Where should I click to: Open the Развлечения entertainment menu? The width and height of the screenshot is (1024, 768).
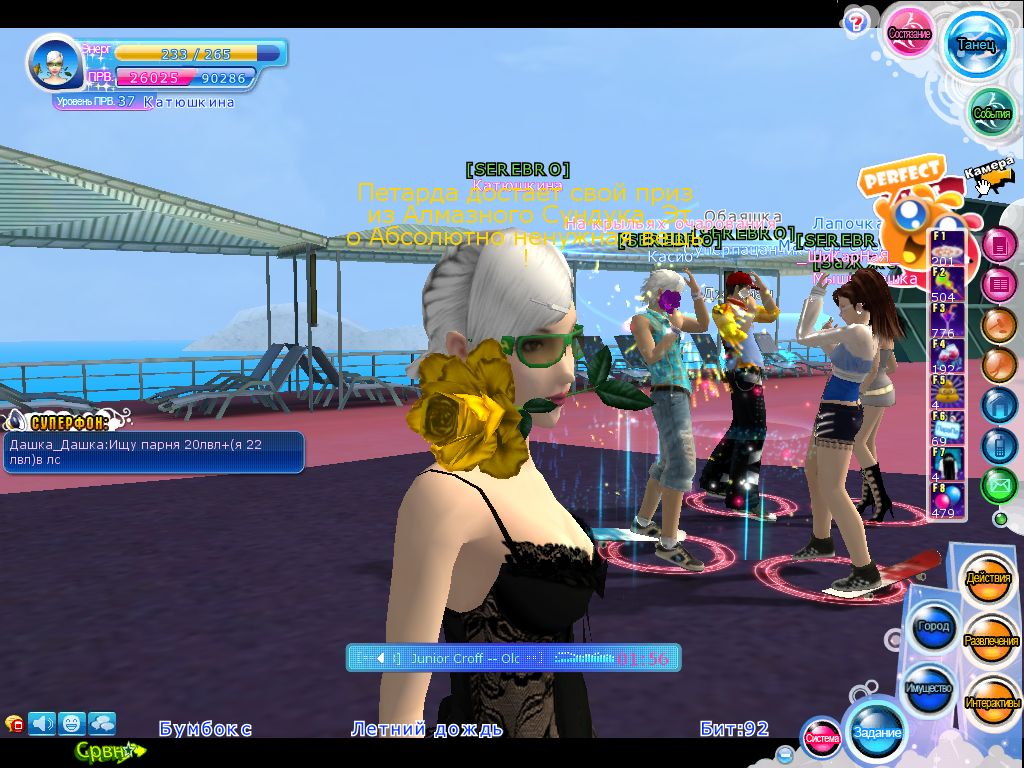pos(991,640)
